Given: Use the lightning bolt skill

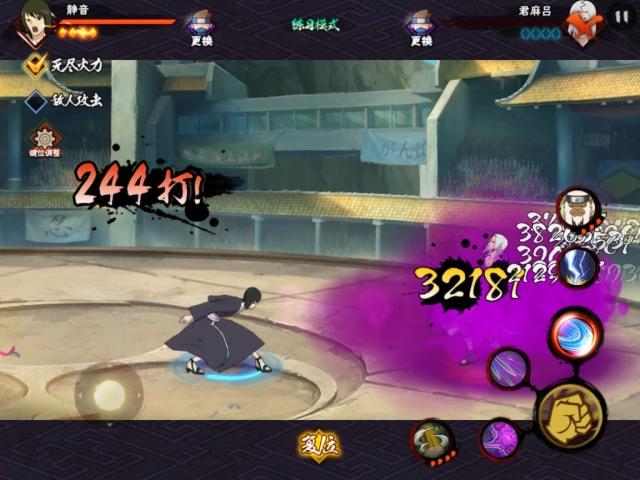Looking at the screenshot, I should pos(577,267).
